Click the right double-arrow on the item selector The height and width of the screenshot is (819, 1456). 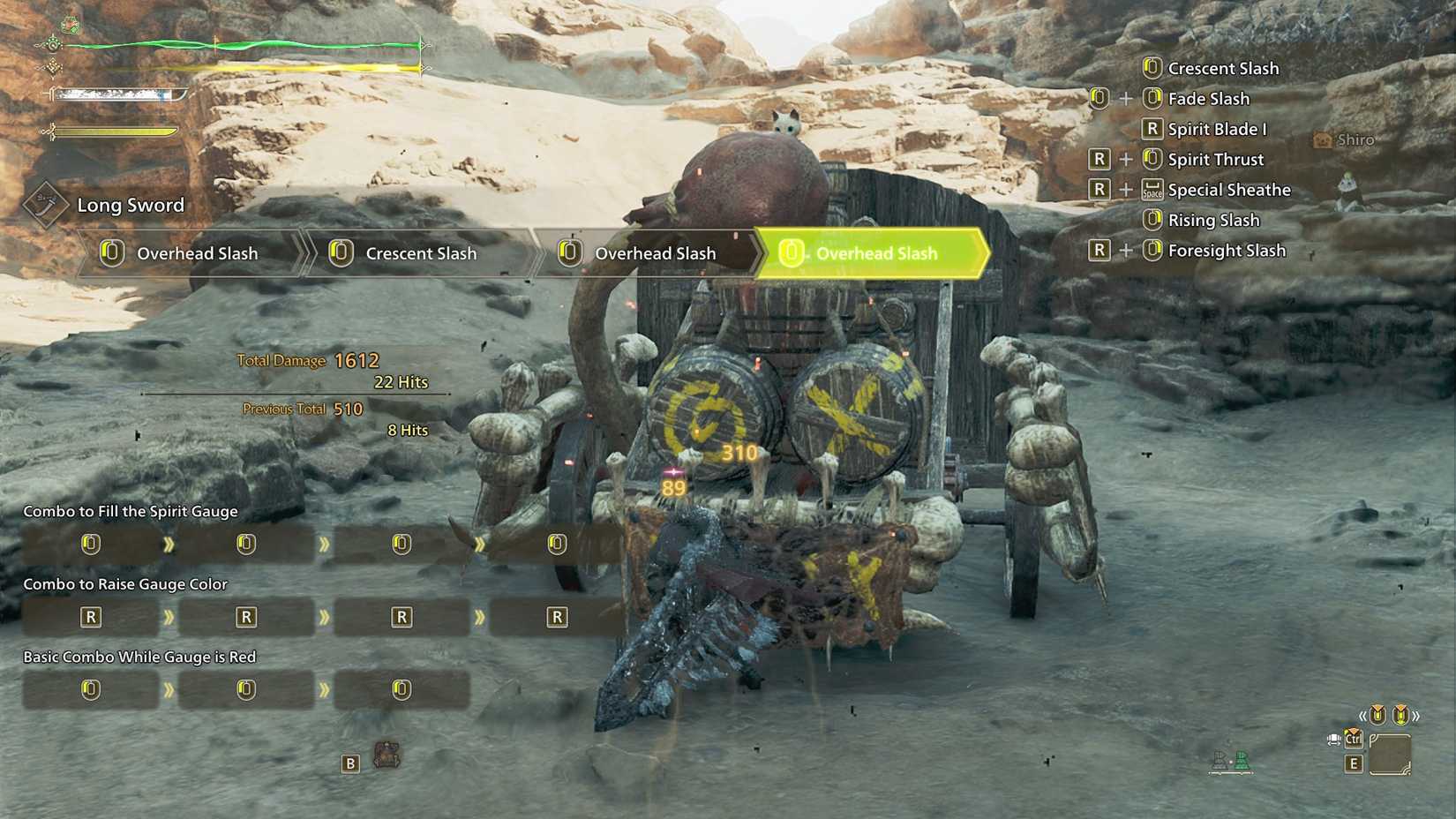[1417, 715]
